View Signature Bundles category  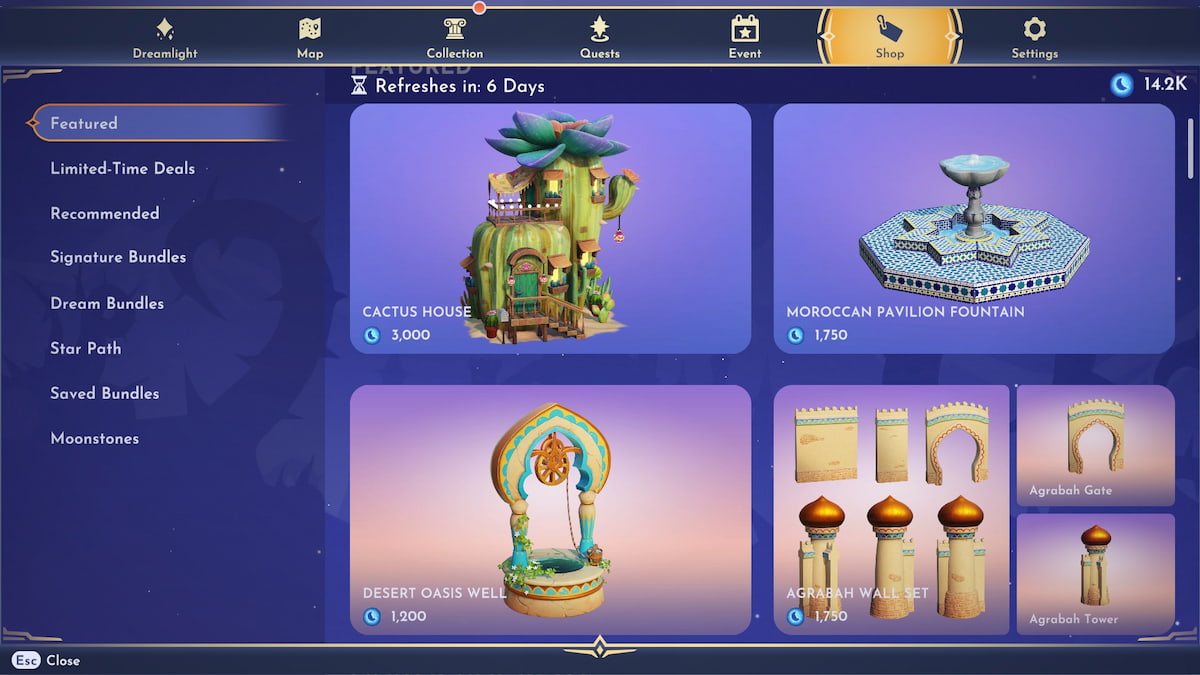coord(118,257)
